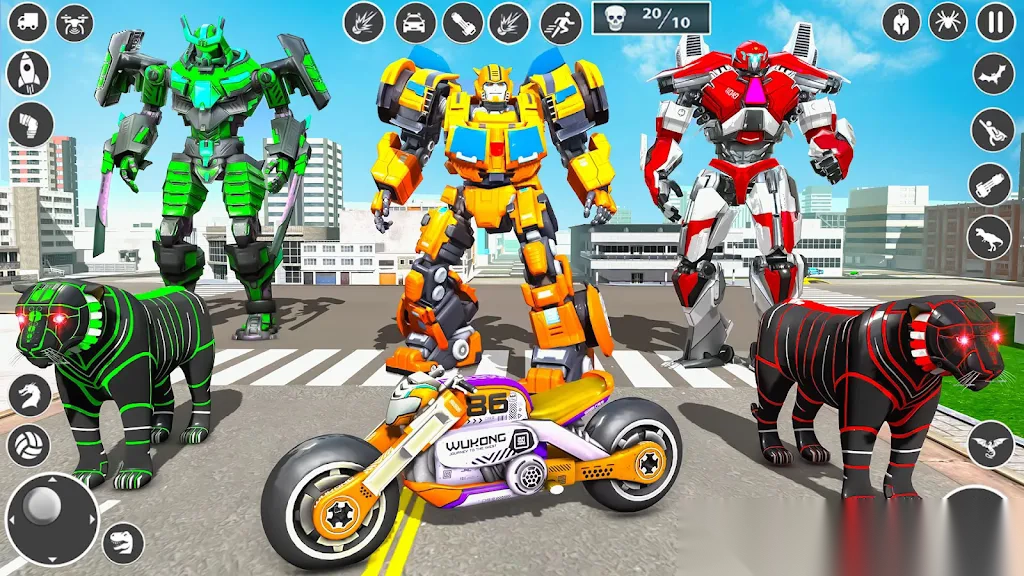Select the truck transformation icon

point(28,22)
